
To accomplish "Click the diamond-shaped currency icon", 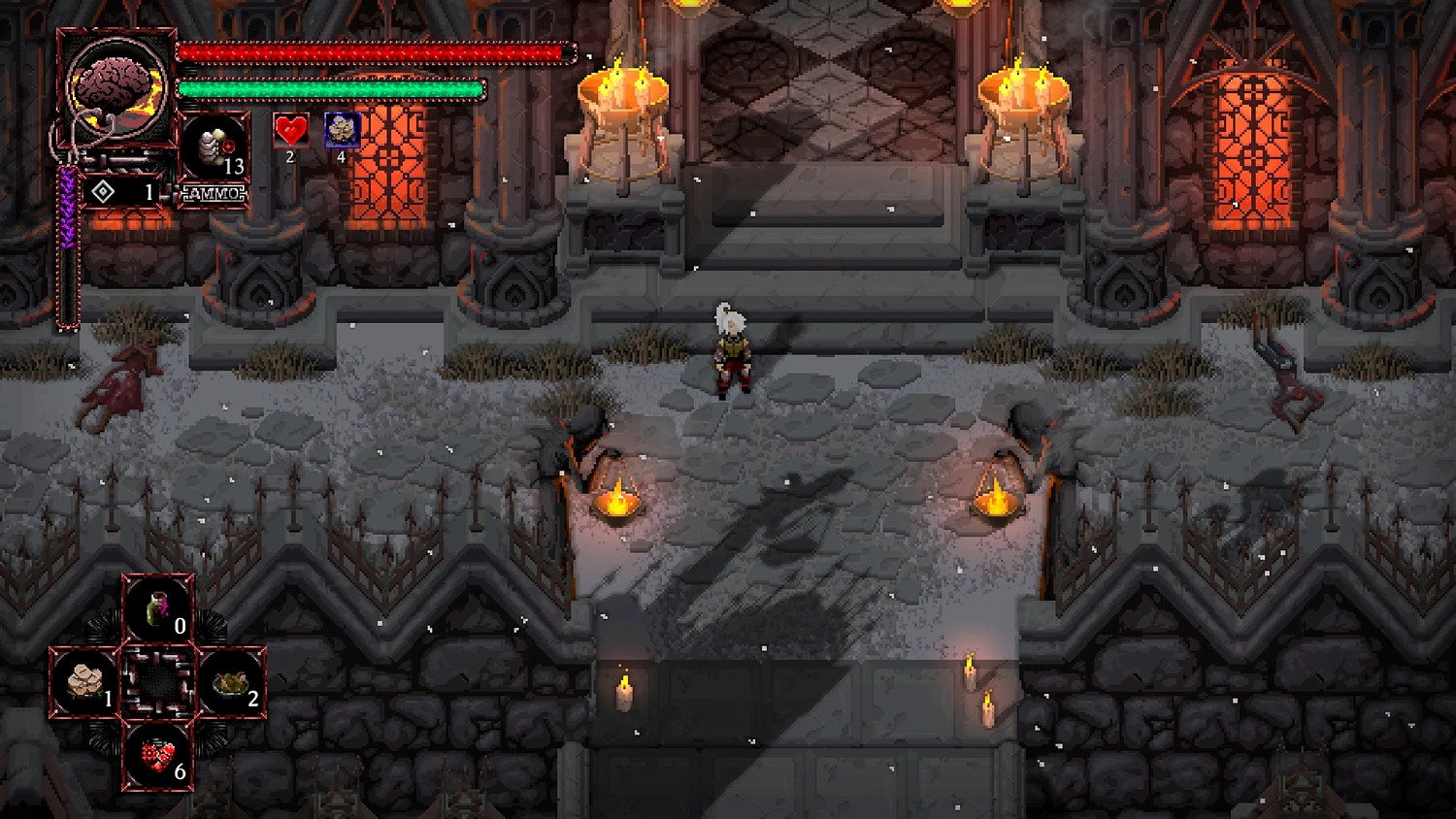I will point(102,190).
